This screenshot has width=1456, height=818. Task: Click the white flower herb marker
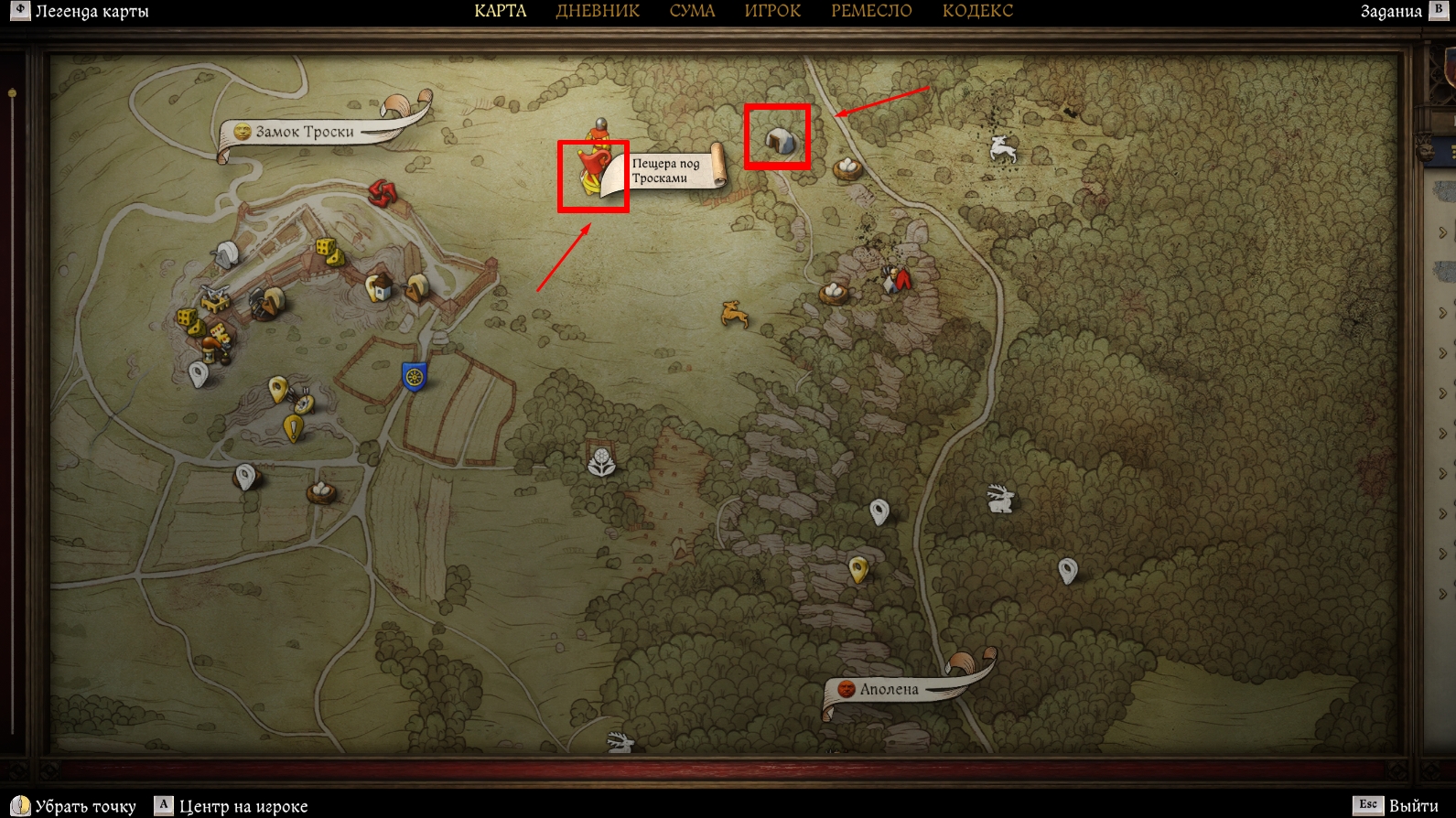[x=601, y=462]
